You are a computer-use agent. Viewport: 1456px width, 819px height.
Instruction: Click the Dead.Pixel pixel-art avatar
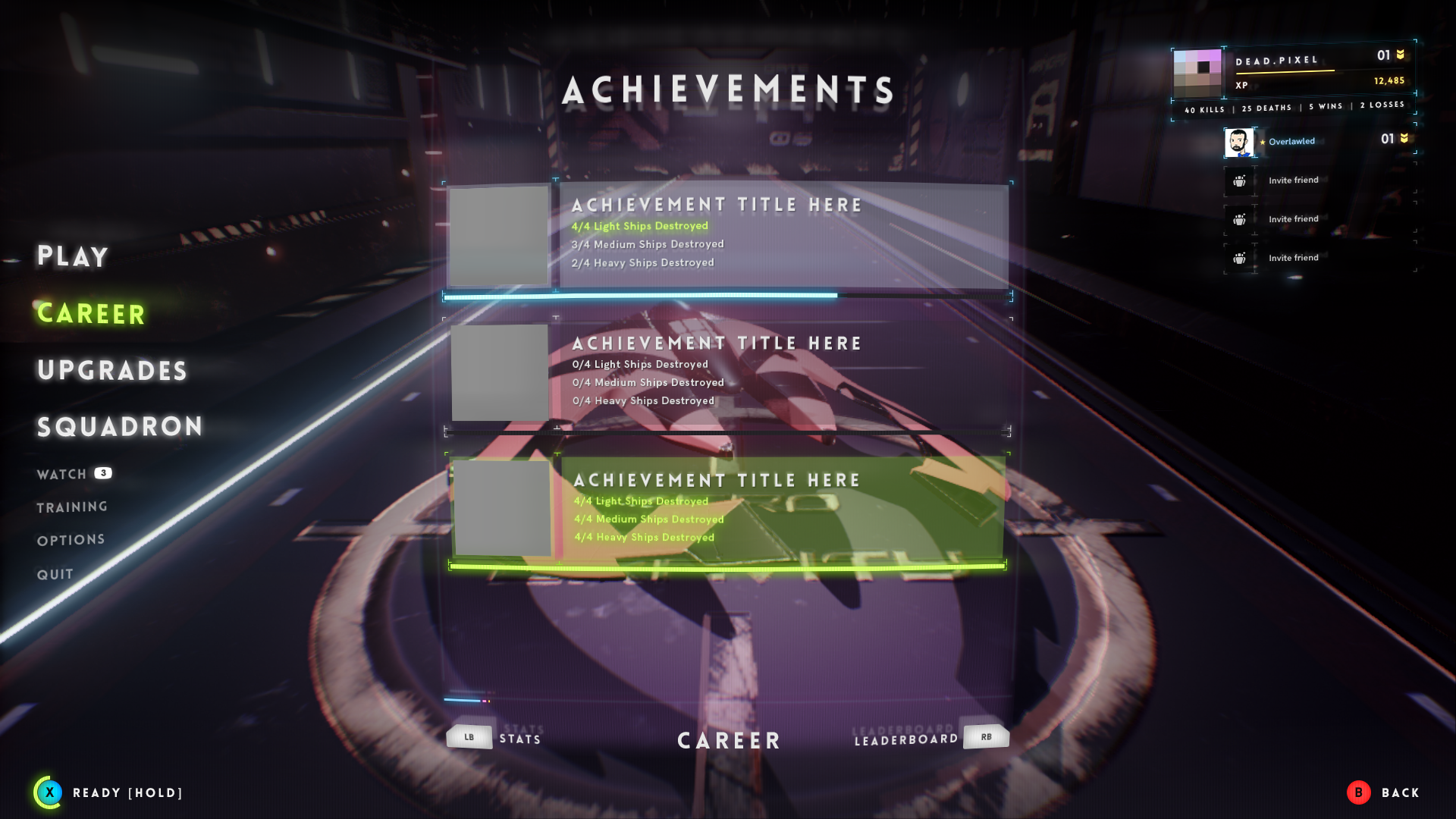pyautogui.click(x=1197, y=73)
